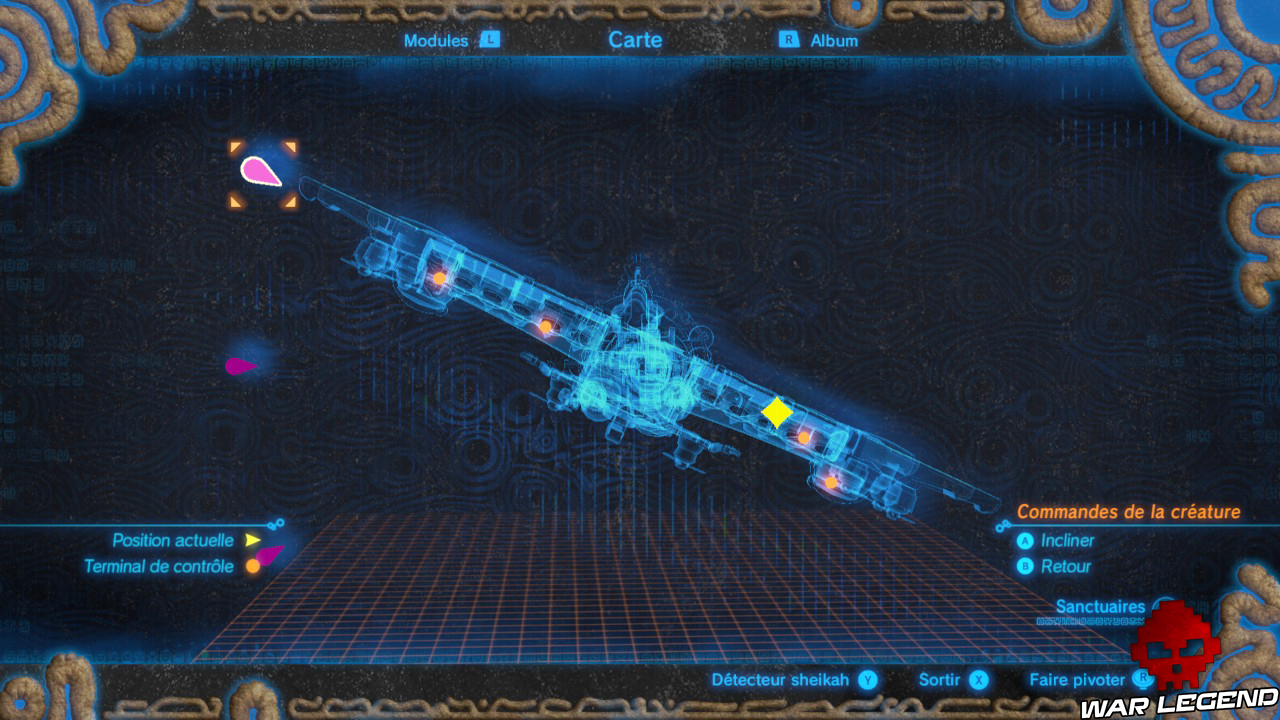Click the Sanctuaires label near the bottom right
The image size is (1280, 720).
pyautogui.click(x=1100, y=606)
